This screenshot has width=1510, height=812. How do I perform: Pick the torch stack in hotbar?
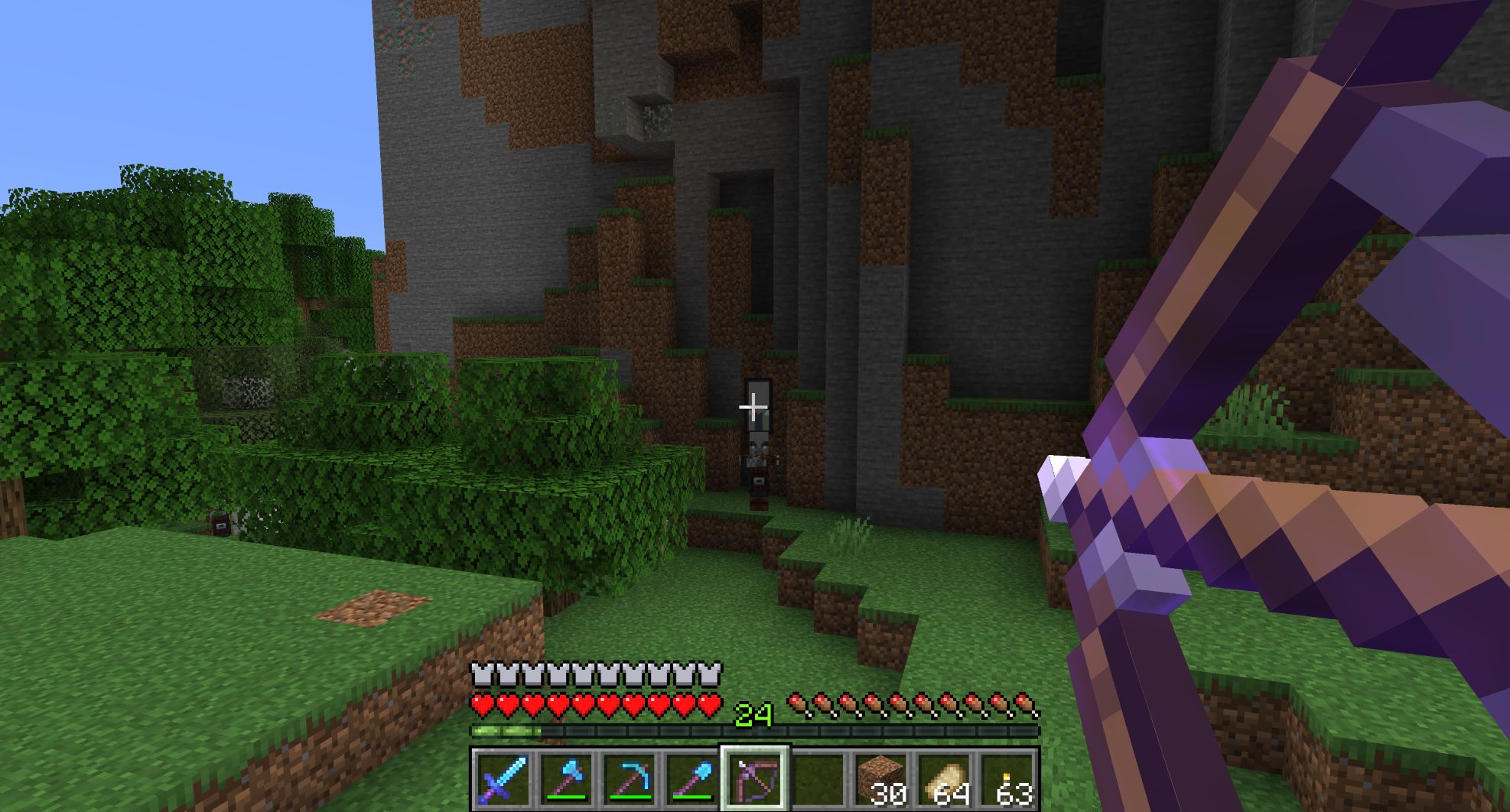[x=1007, y=780]
